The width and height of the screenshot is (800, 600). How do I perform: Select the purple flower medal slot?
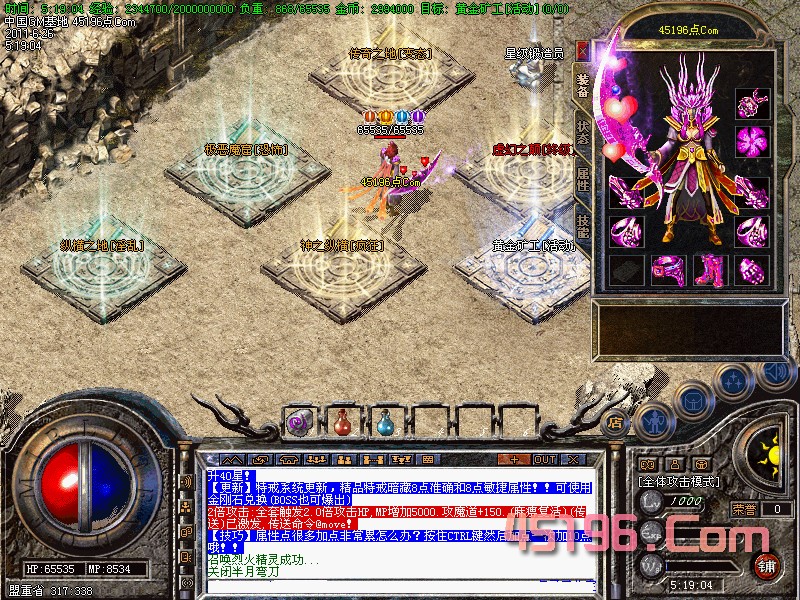coord(751,140)
